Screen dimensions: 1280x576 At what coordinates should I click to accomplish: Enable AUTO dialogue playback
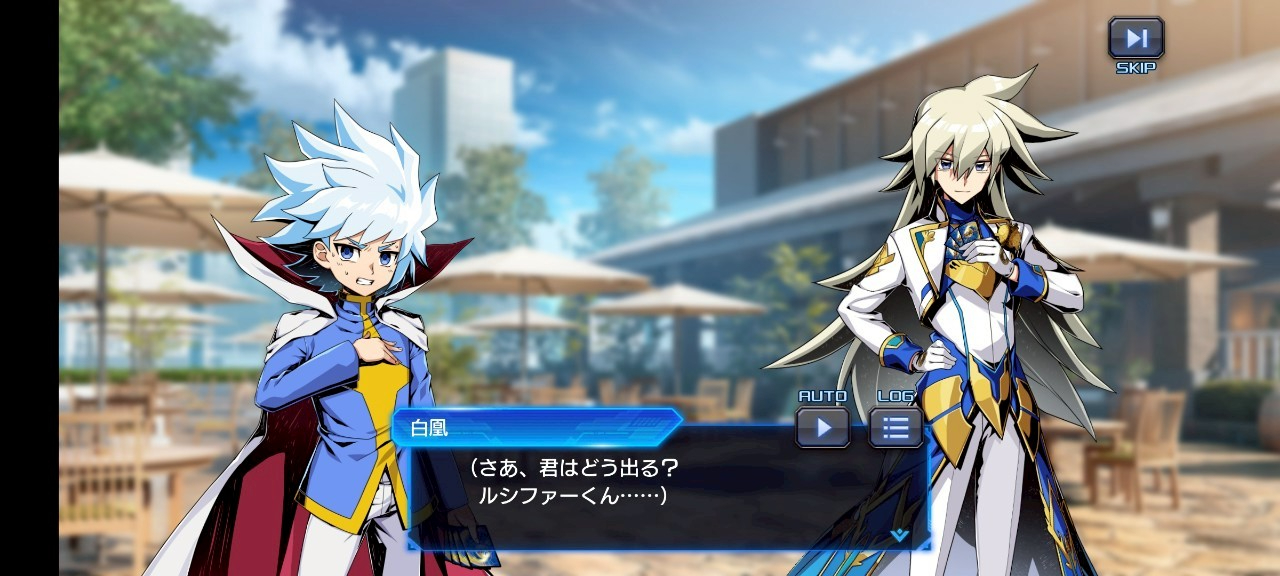[x=823, y=427]
